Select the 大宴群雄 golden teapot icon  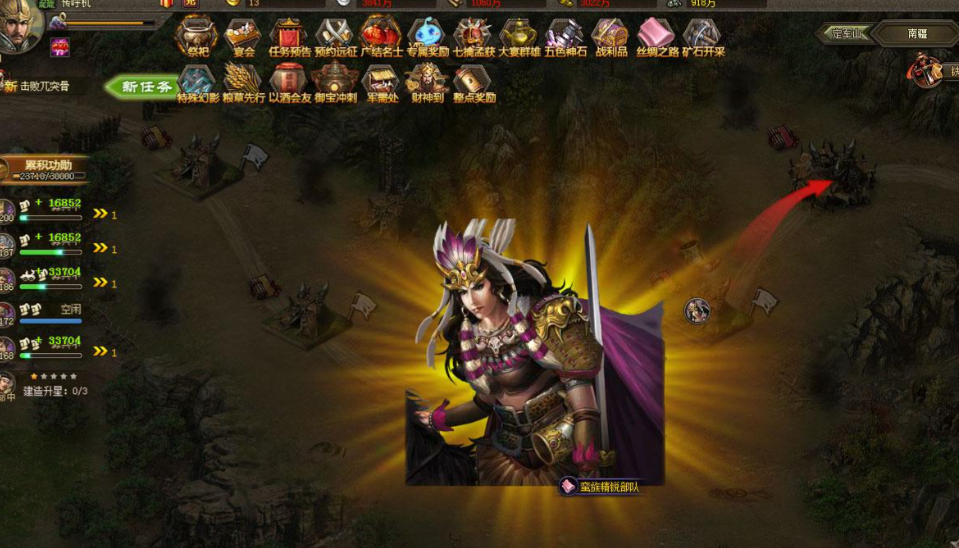coord(519,35)
